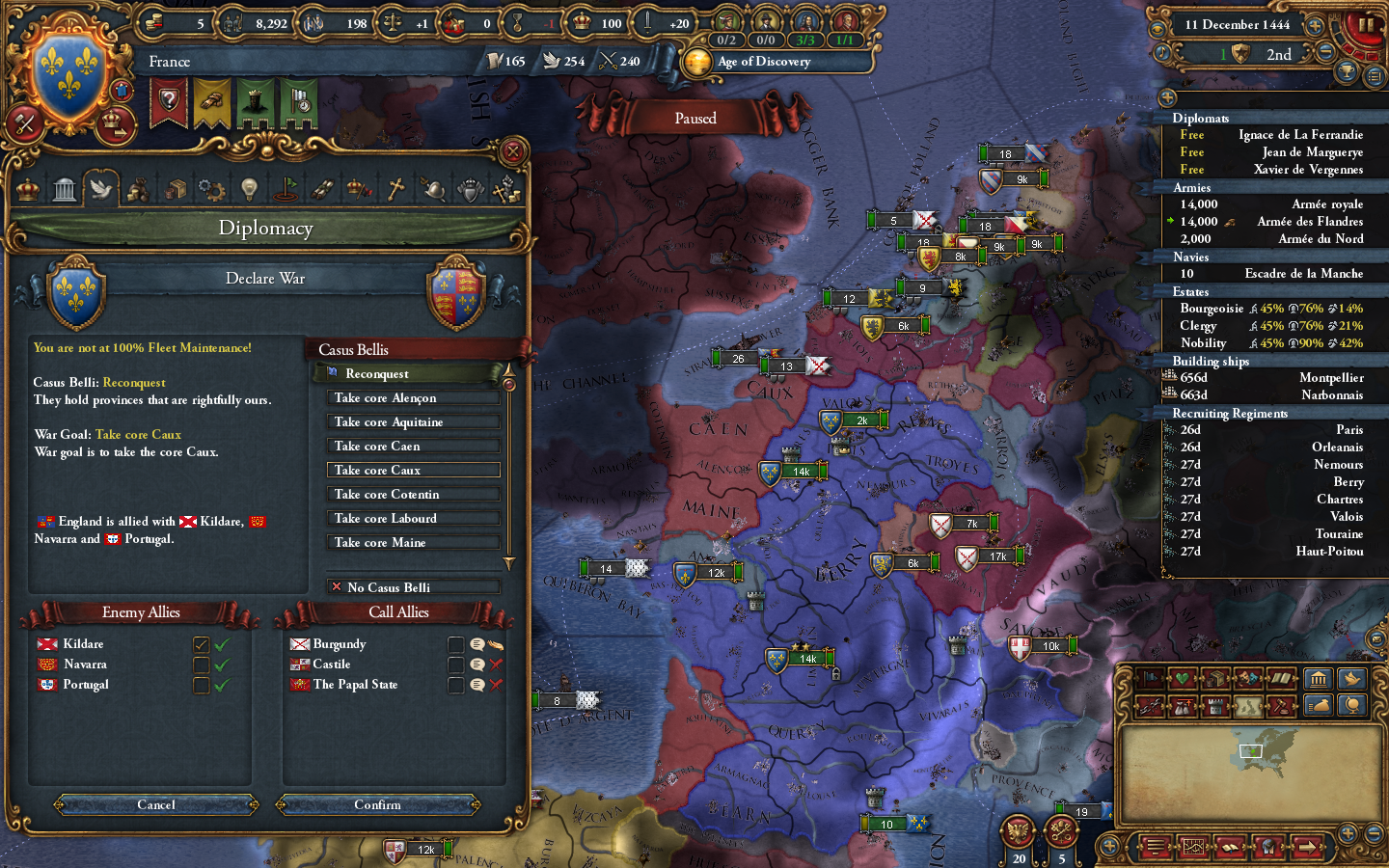Screen dimensions: 1389x868
Task: Open the macrobuilder build interface bank icon
Action: point(1318,678)
